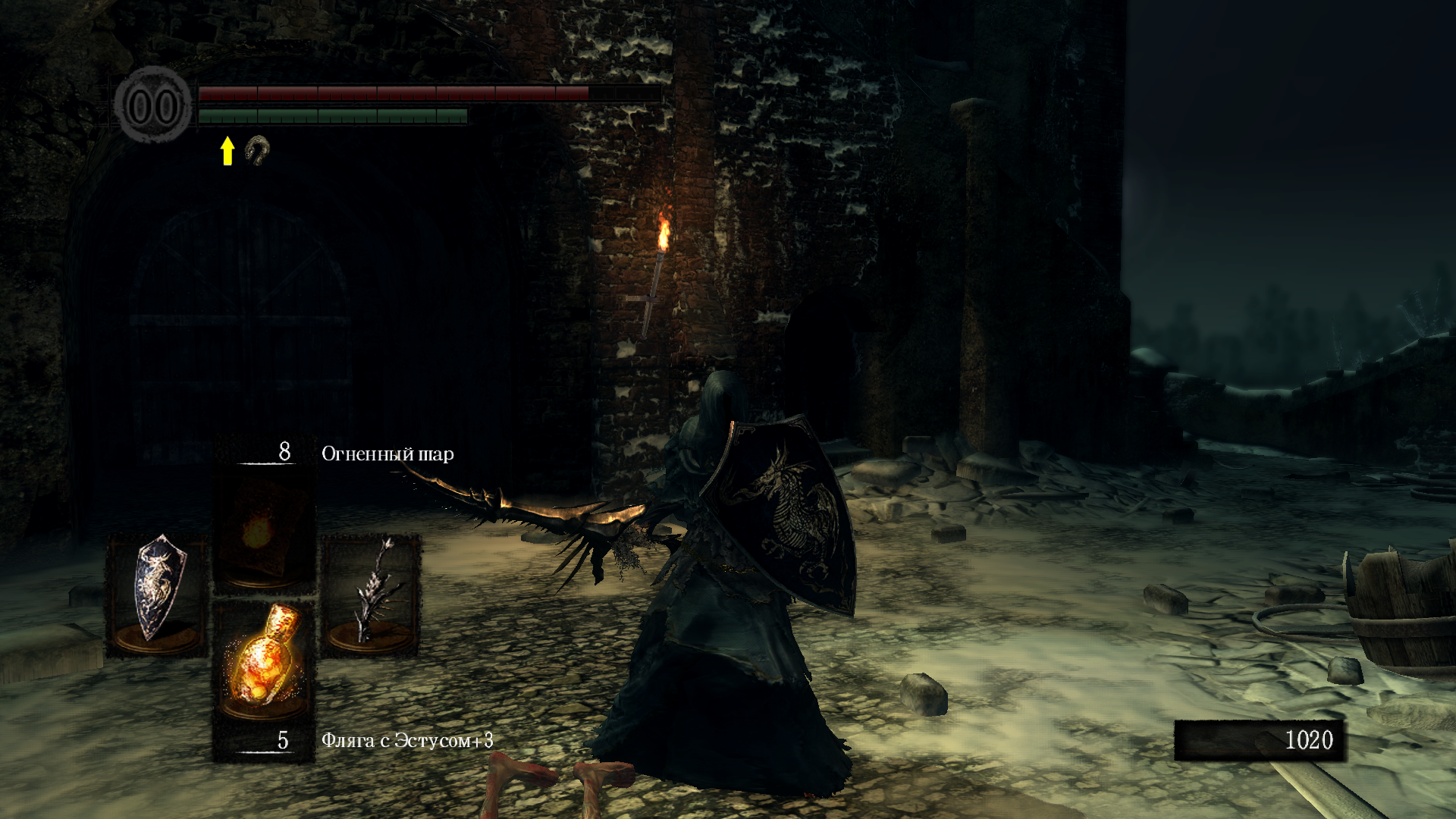Click the humanity counter emblem
Screen dimensions: 1456x819
tap(154, 105)
